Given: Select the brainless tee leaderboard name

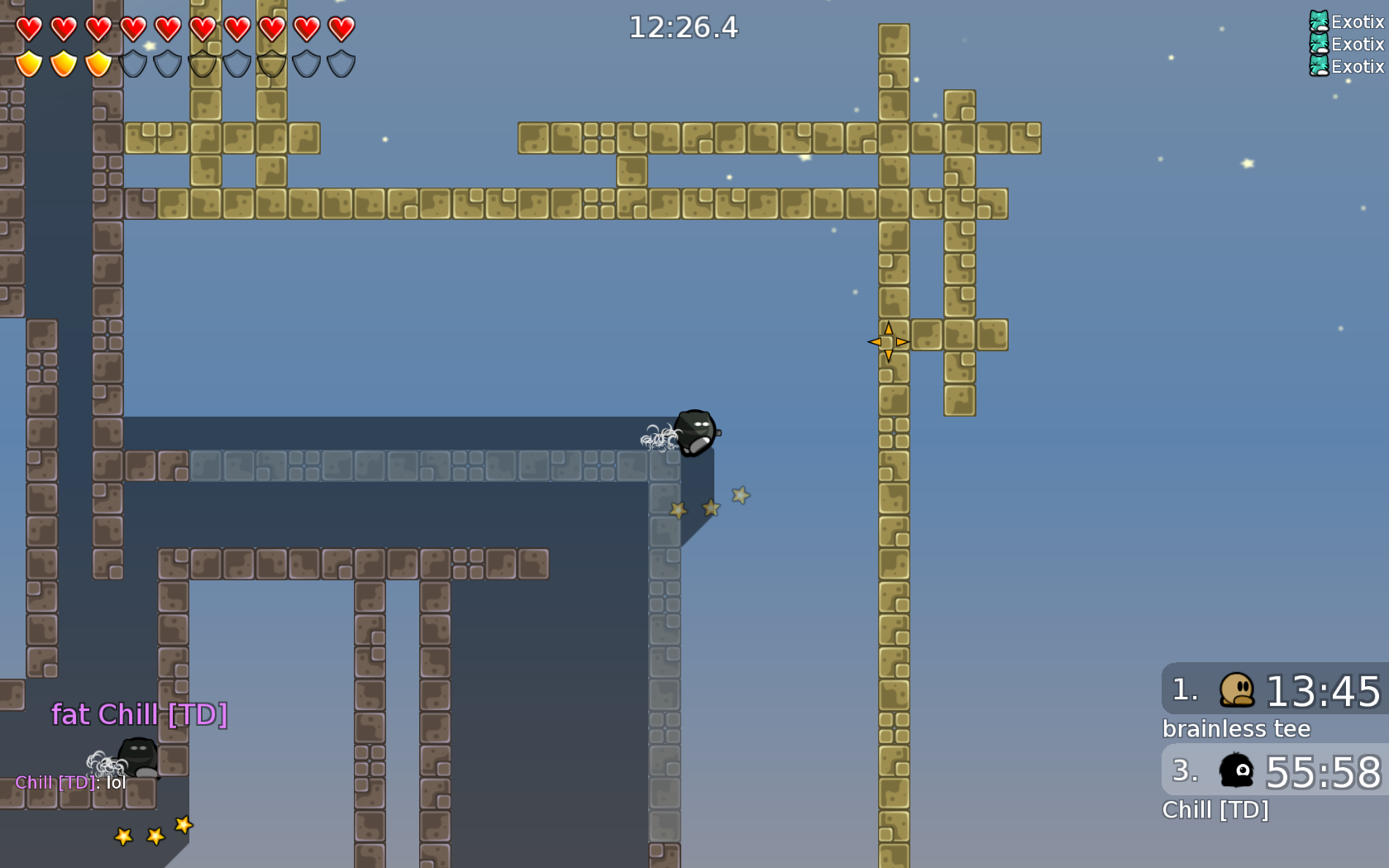Looking at the screenshot, I should [1236, 729].
